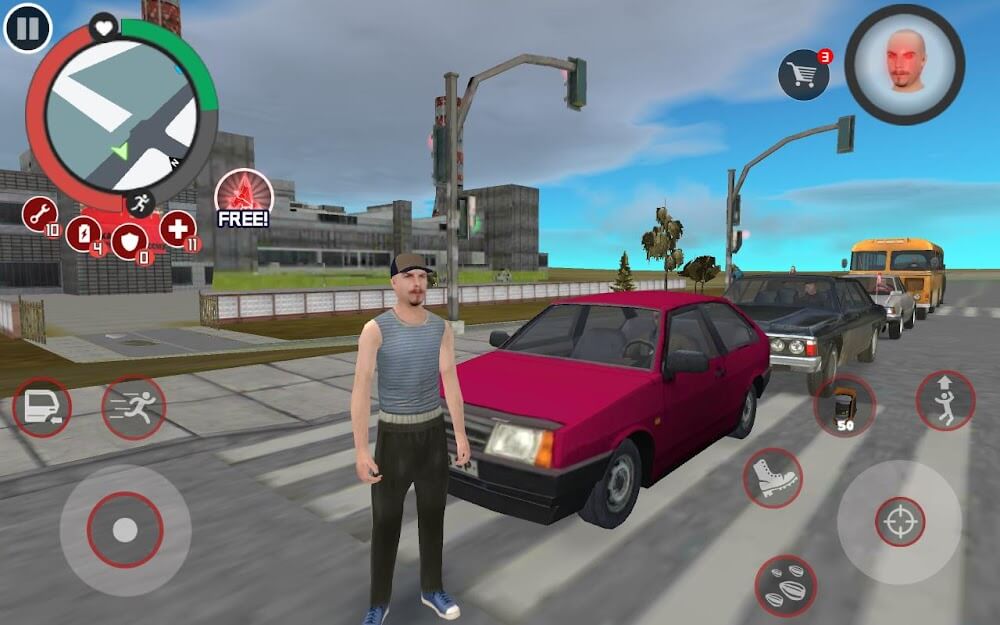1000x625 pixels.
Task: Tap the movement joystick center
Action: [x=125, y=529]
